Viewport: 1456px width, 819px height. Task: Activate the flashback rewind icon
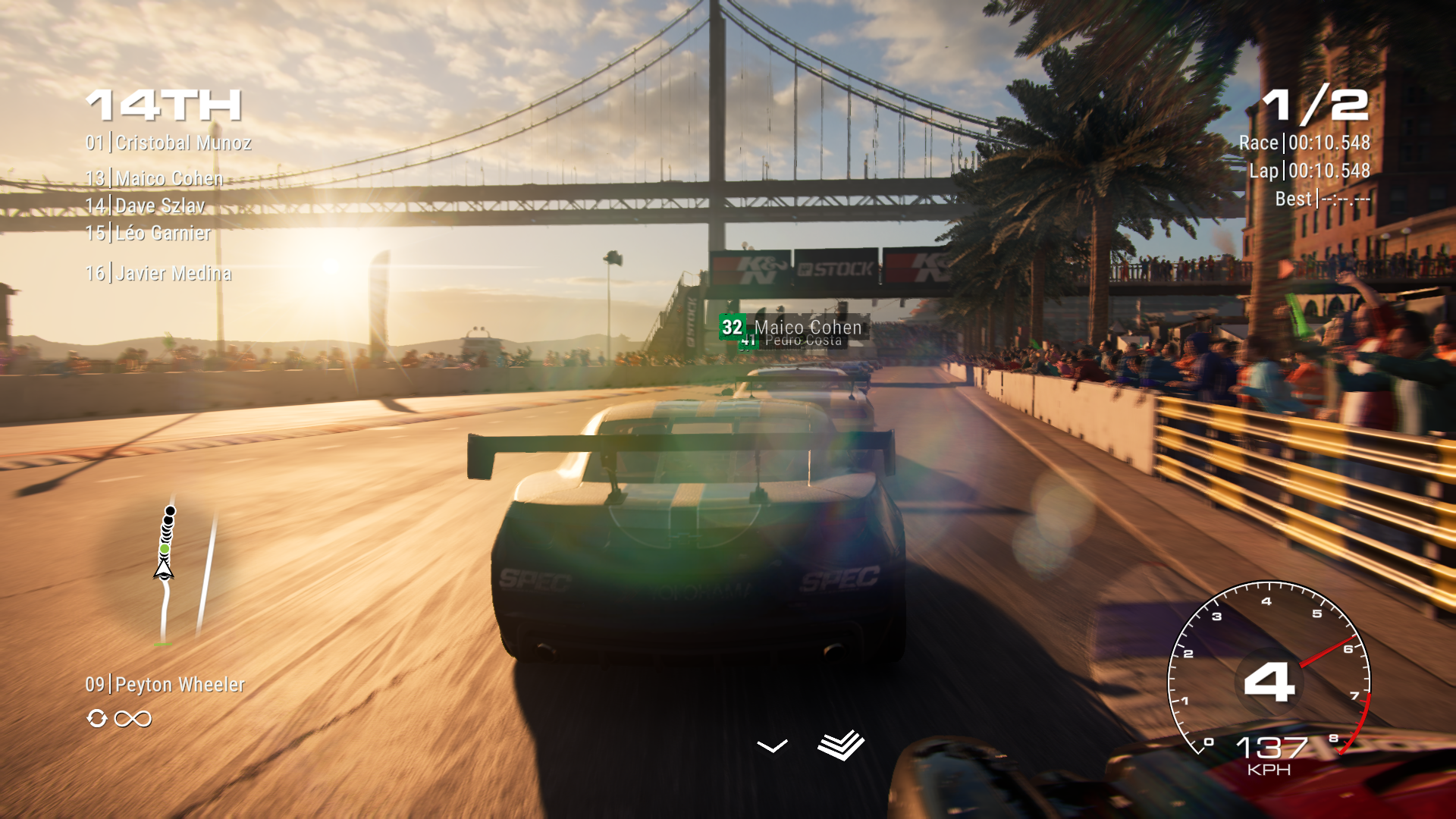(97, 718)
